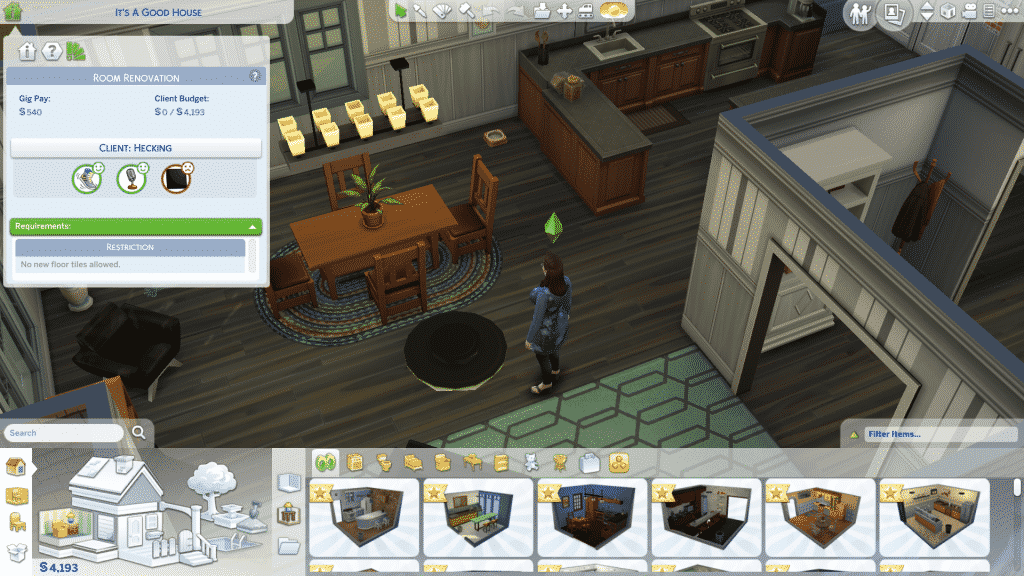
Task: Select the sledgehammer tool
Action: coord(466,11)
